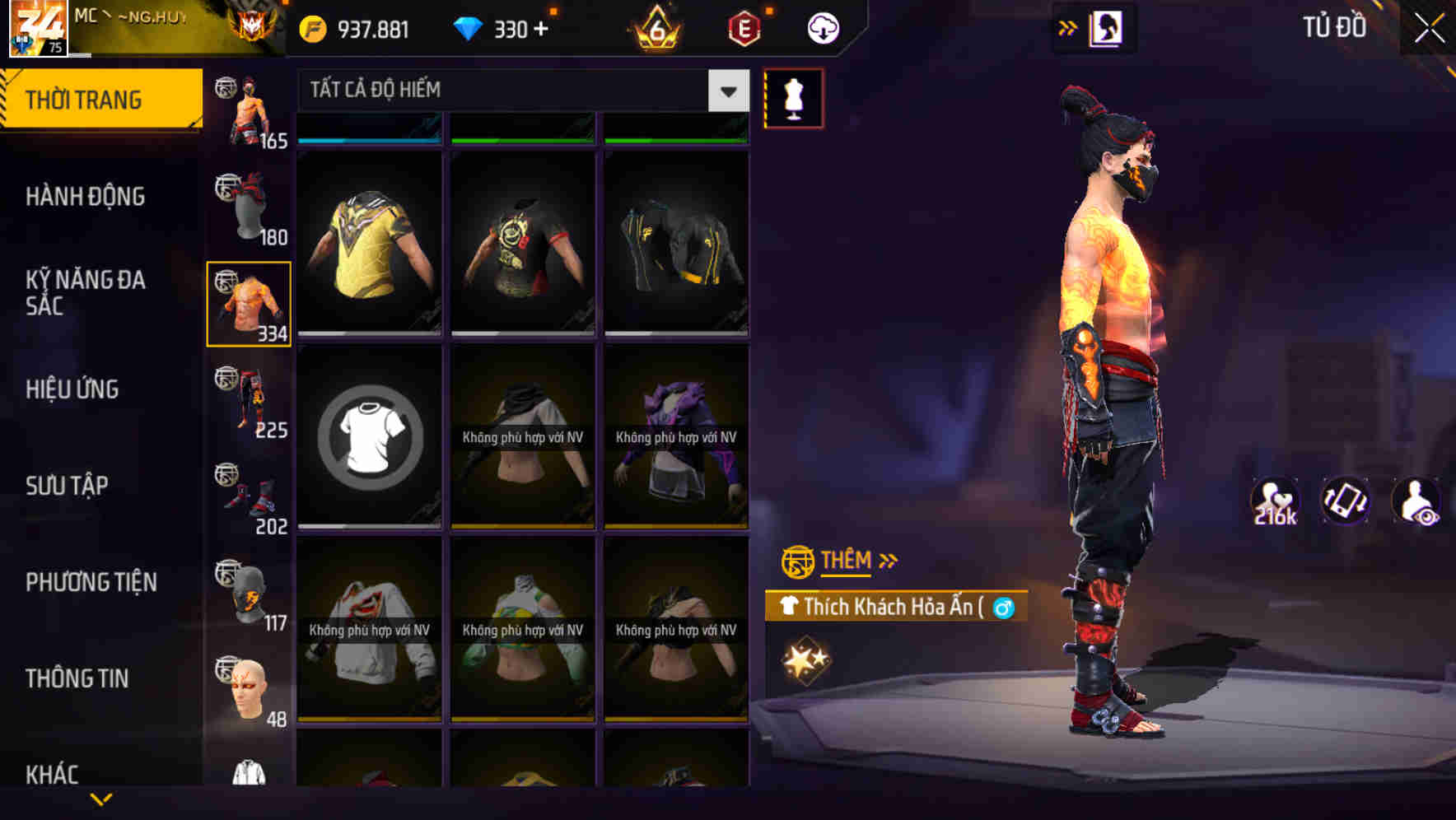Open the mannequin outfit preset icon
Image resolution: width=1456 pixels, height=820 pixels.
793,96
